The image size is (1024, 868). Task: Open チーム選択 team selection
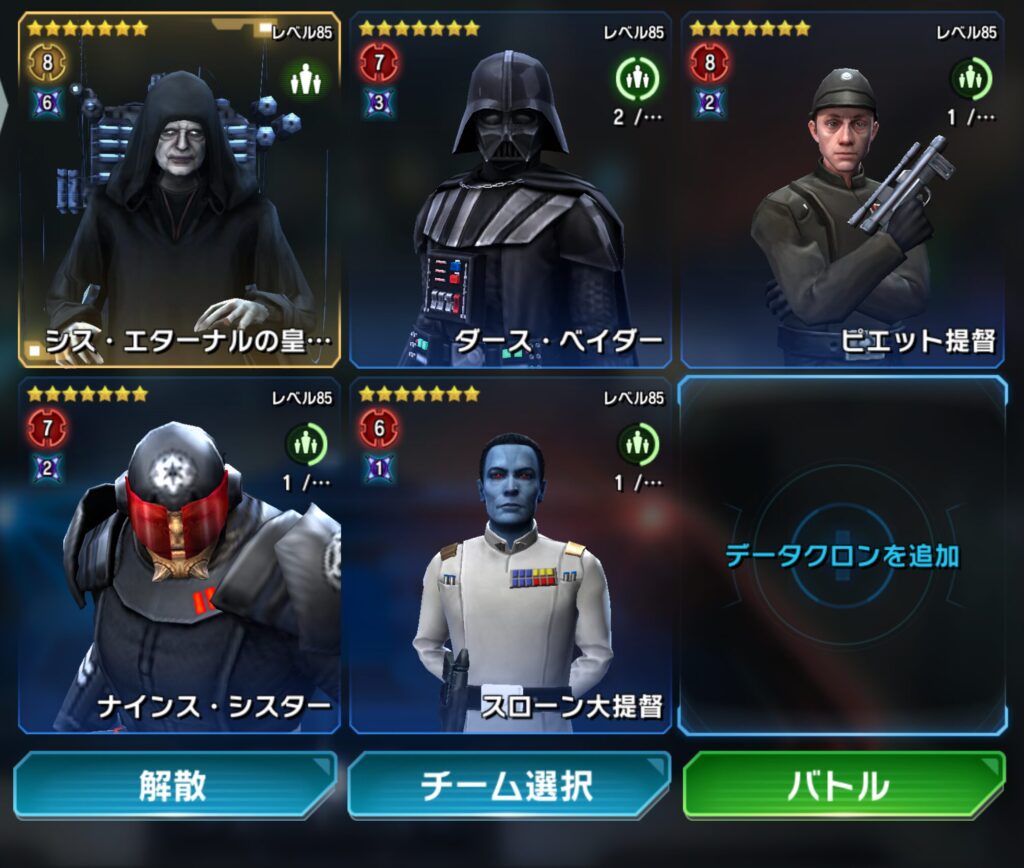(x=508, y=786)
